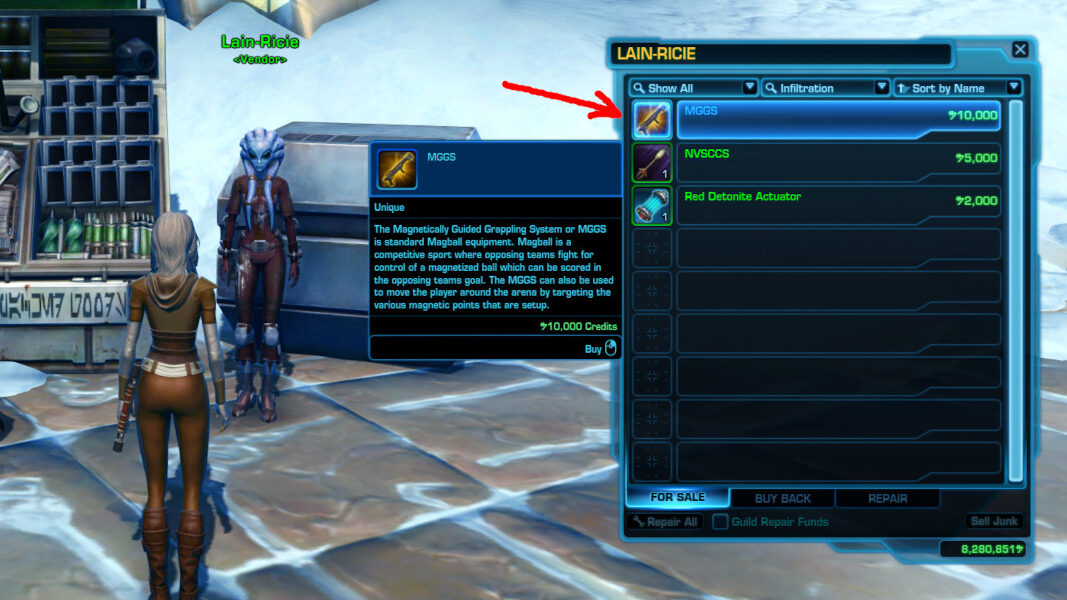Viewport: 1067px width, 600px height.
Task: Click the NVSCCS item icon
Action: (x=652, y=163)
